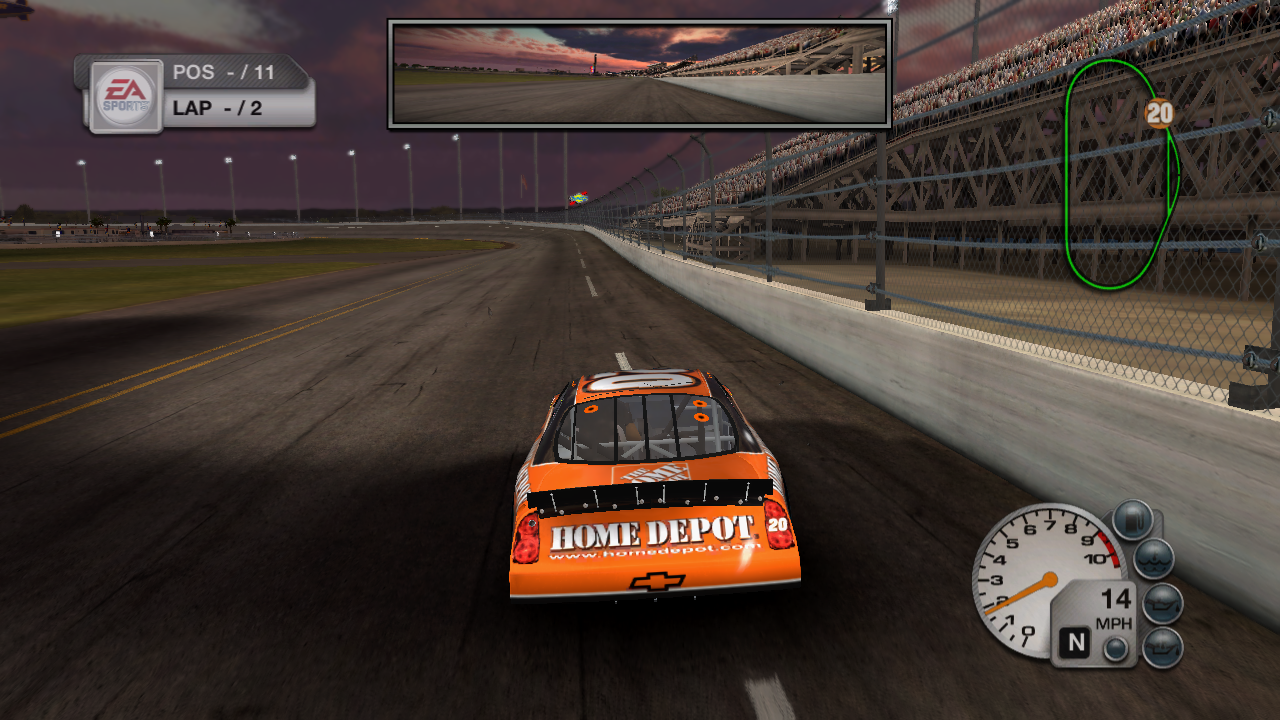
Task: Click the small round light beside the gear indicator
Action: click(x=1113, y=647)
